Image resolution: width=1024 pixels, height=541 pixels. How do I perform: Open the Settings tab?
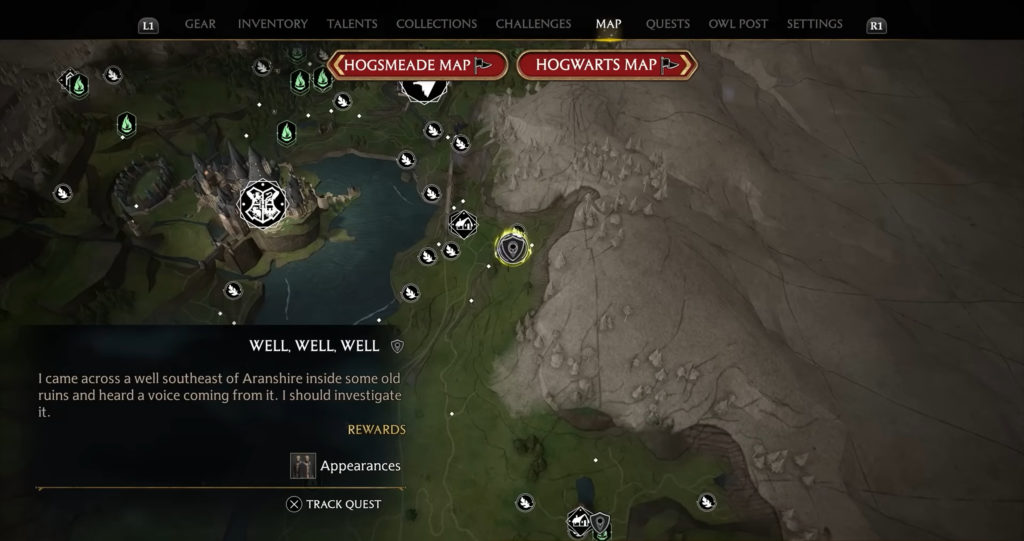pos(814,24)
